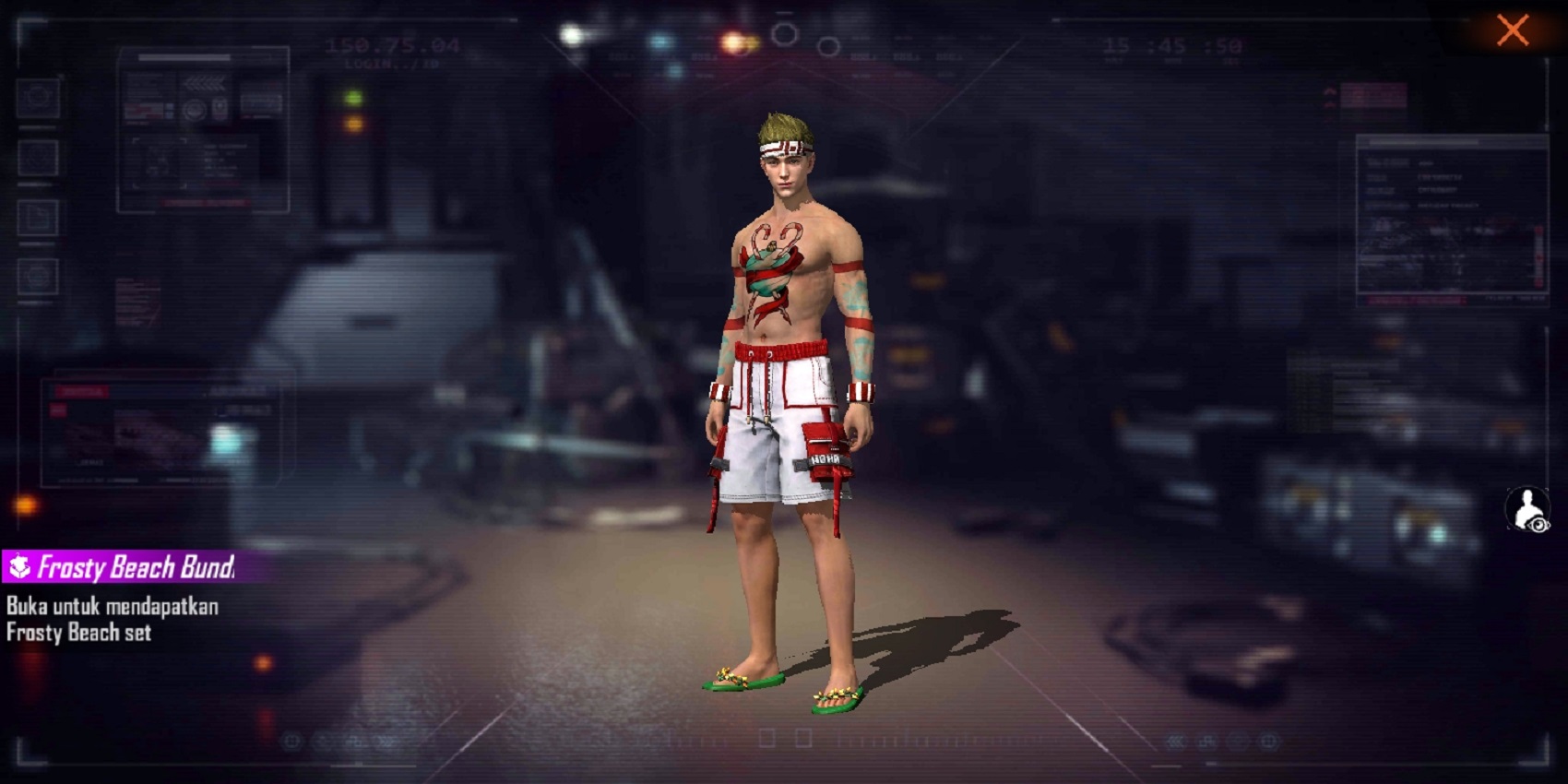This screenshot has width=1568, height=784.
Task: Click the green indicator light on the left panel
Action: click(353, 97)
